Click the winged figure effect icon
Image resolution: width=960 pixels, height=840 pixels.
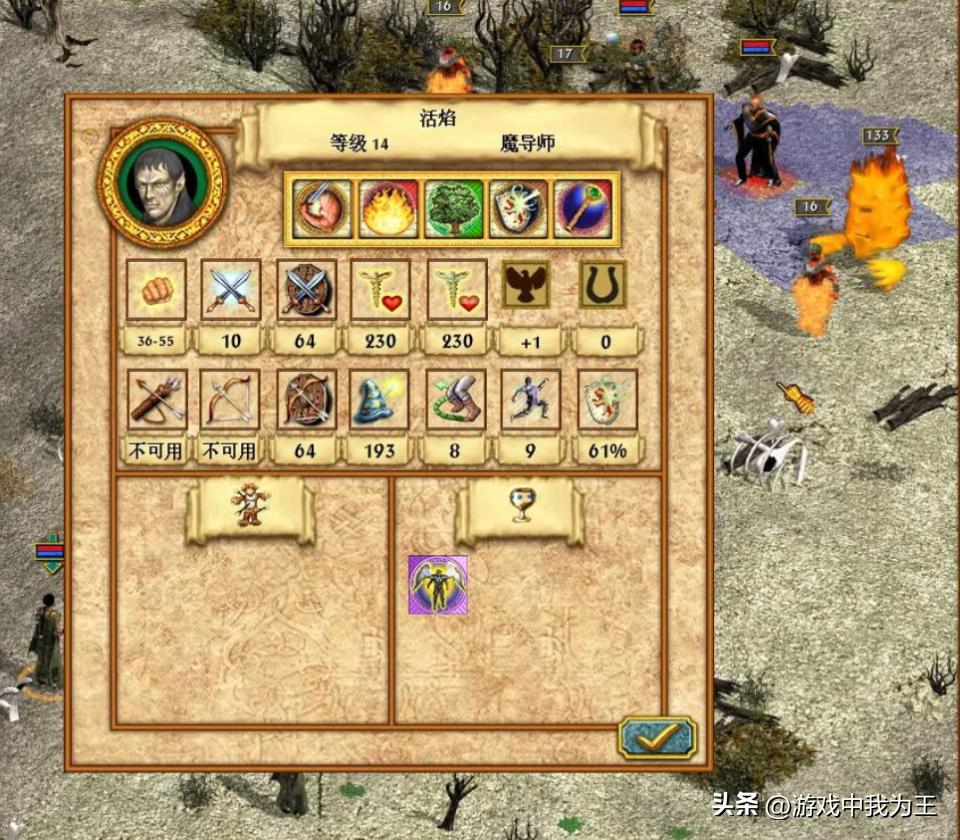pos(437,585)
